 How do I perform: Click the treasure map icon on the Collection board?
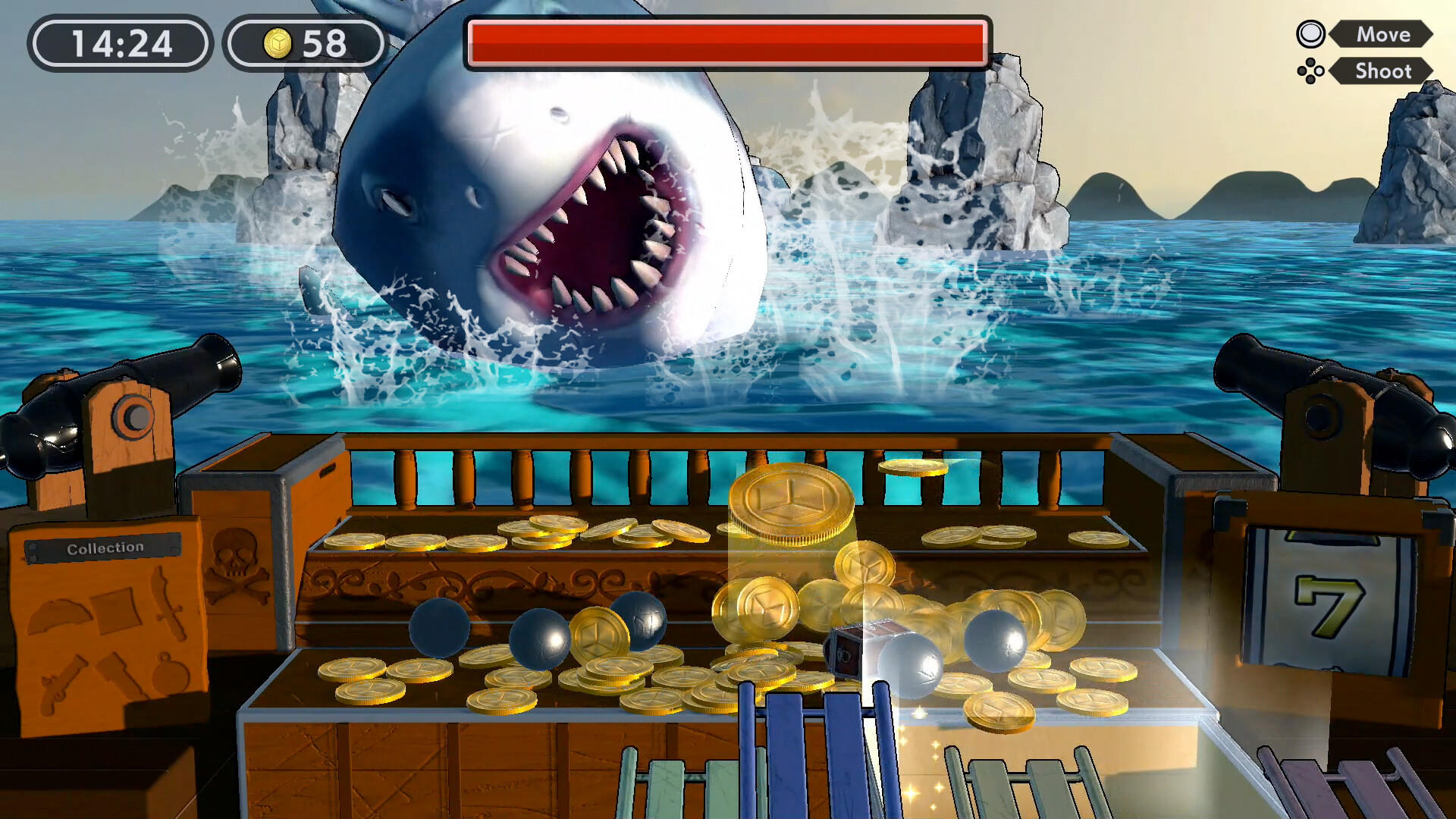tap(114, 610)
